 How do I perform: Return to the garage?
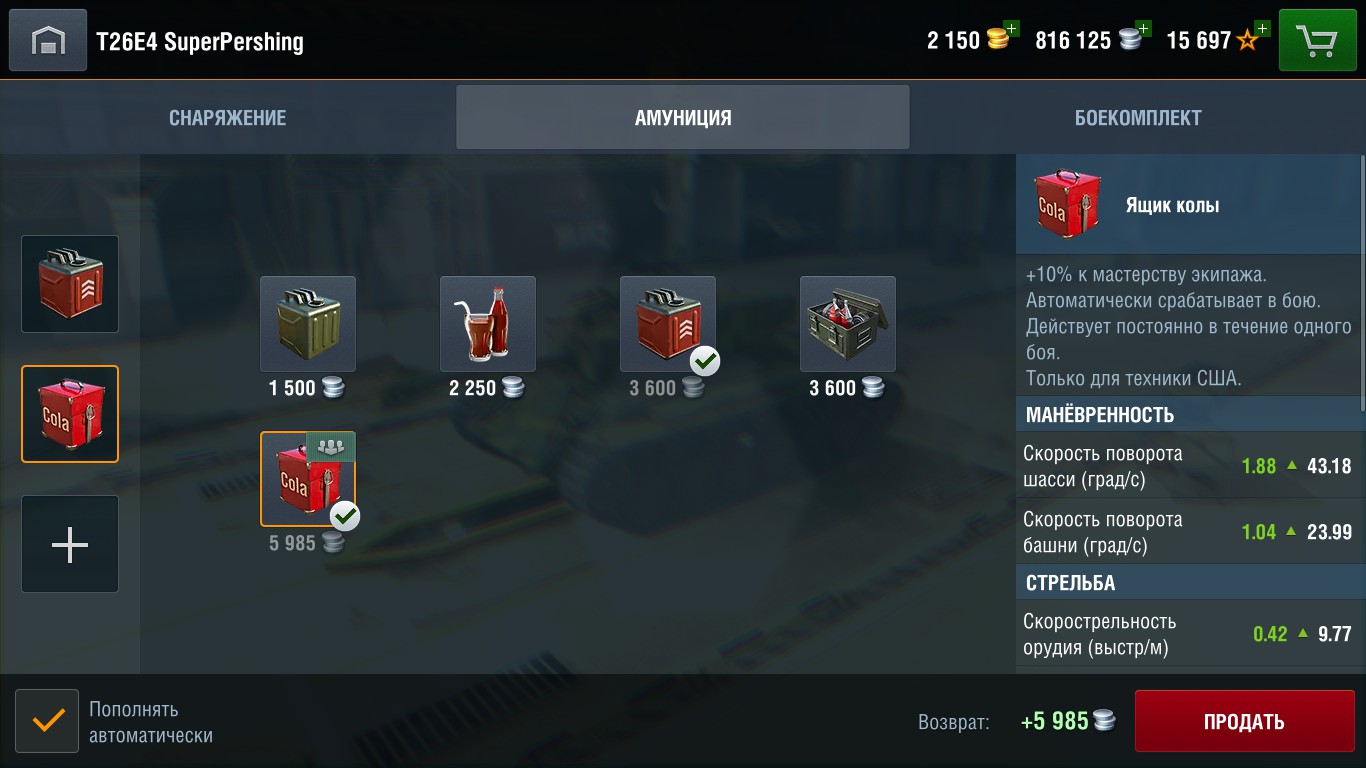pyautogui.click(x=48, y=41)
